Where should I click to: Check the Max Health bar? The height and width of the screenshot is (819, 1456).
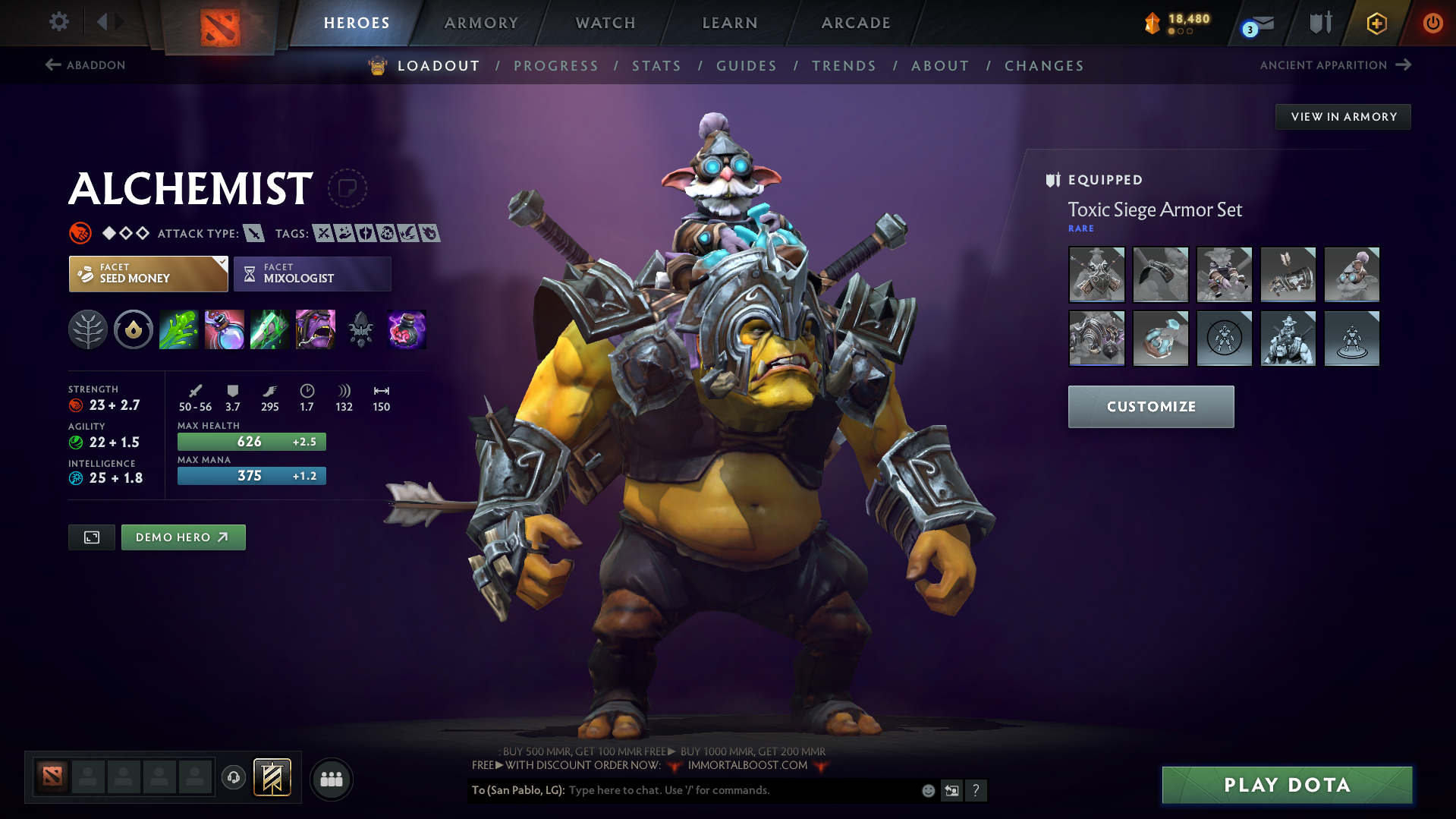(251, 441)
